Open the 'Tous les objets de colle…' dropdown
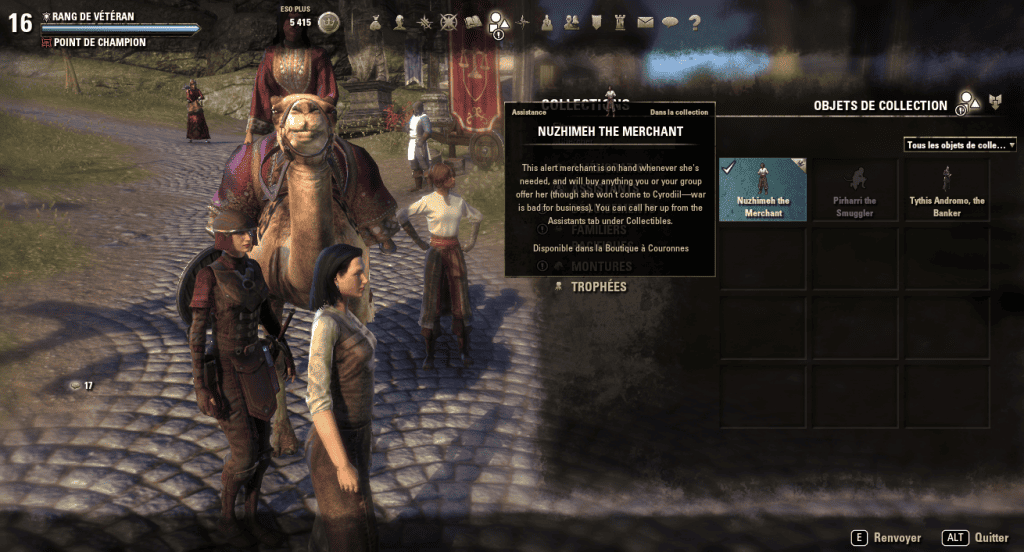1024x552 pixels. tap(960, 145)
